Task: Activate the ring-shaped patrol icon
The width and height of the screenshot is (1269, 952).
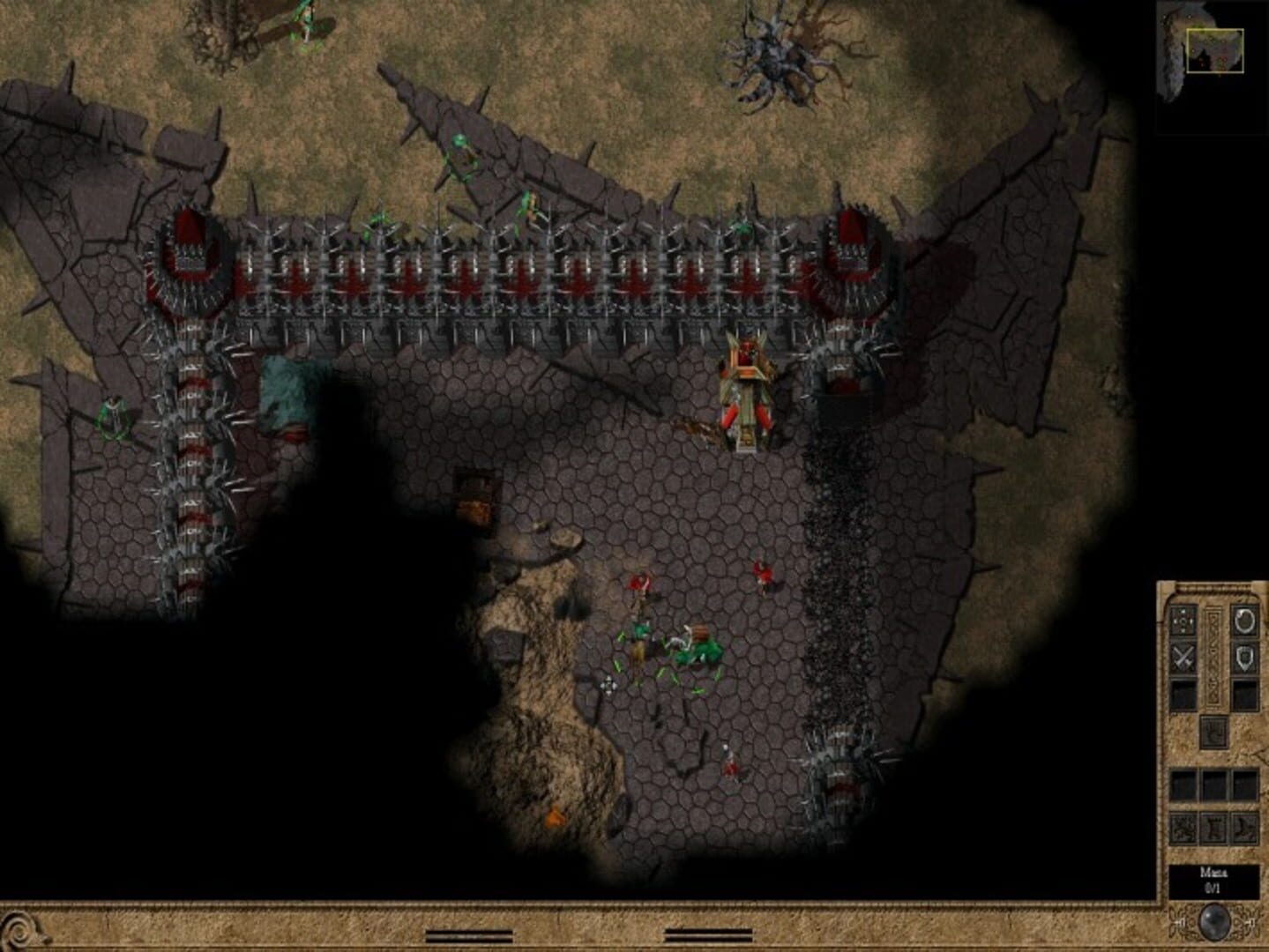Action: 1243,621
